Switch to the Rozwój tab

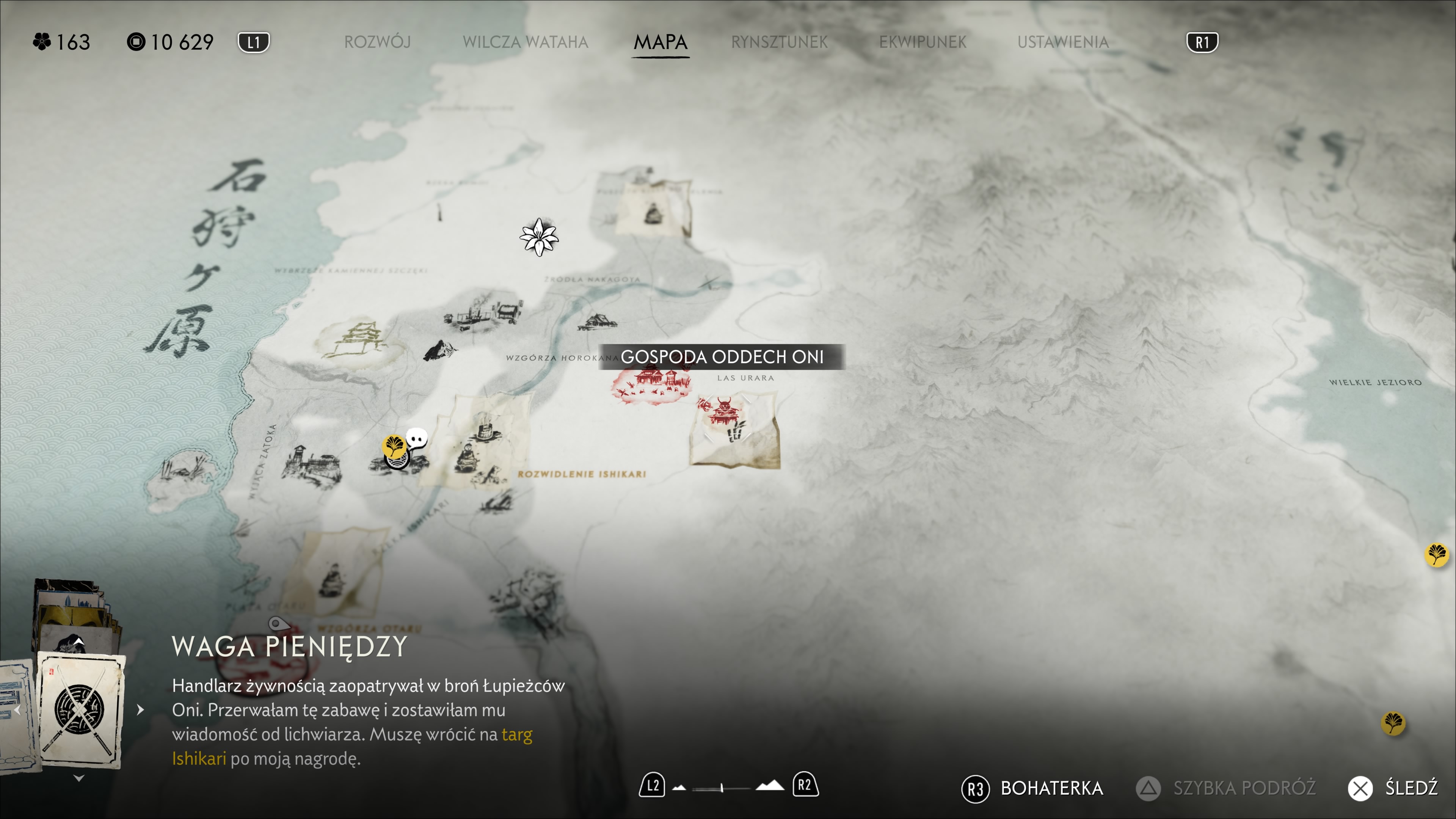377,42
